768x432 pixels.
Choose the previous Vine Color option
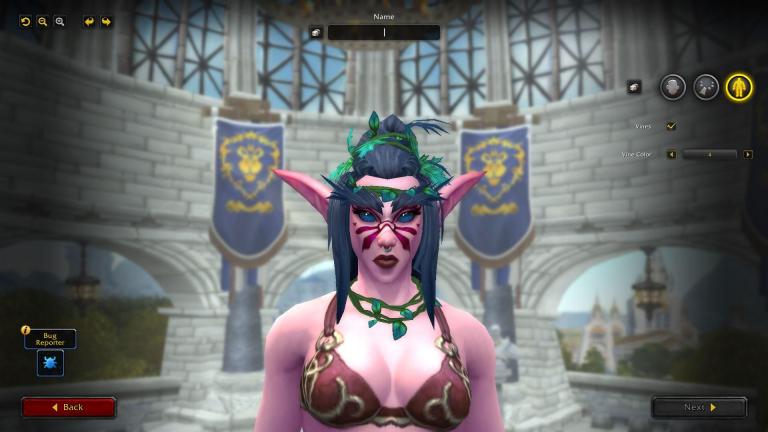tap(671, 154)
